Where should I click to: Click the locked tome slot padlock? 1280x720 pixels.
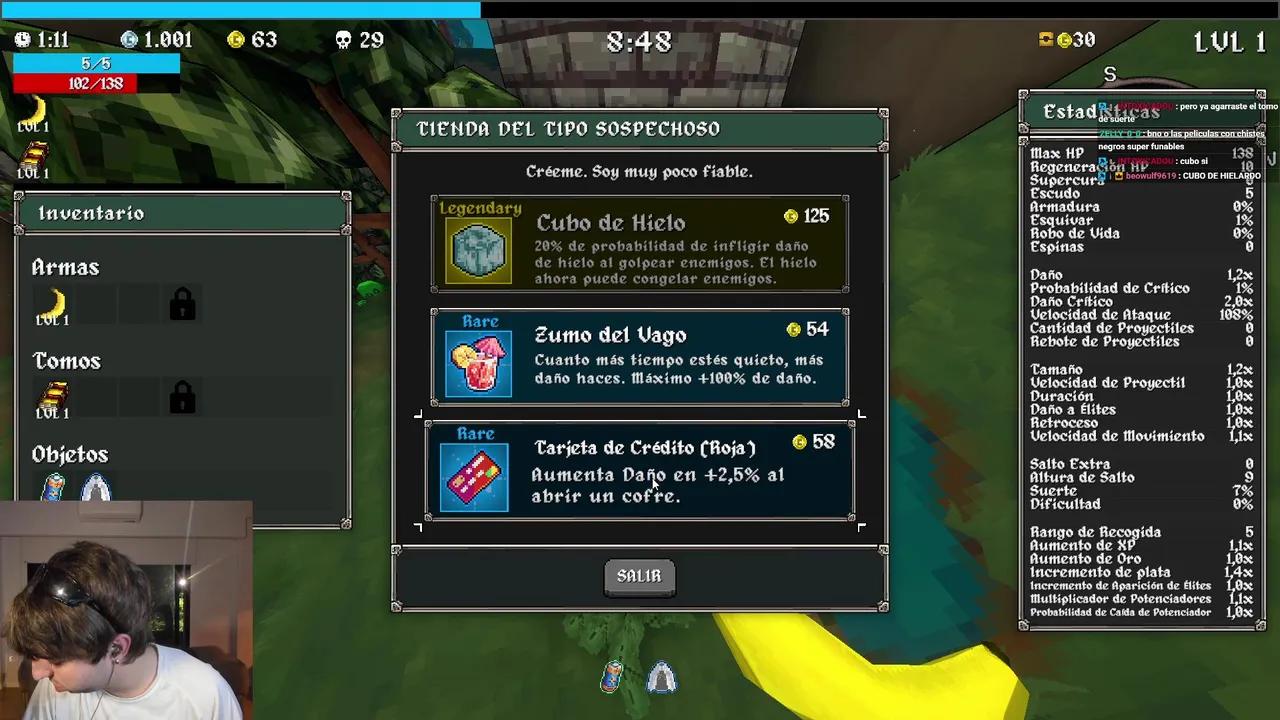tap(182, 398)
